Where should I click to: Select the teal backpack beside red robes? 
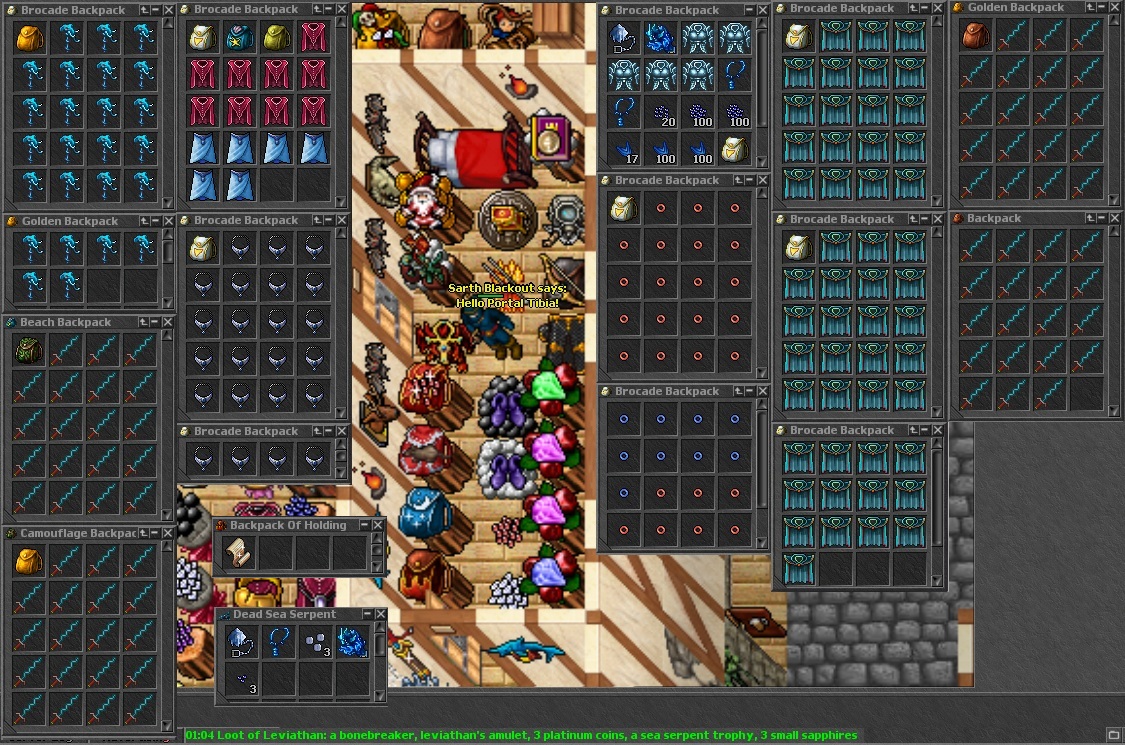click(x=240, y=37)
